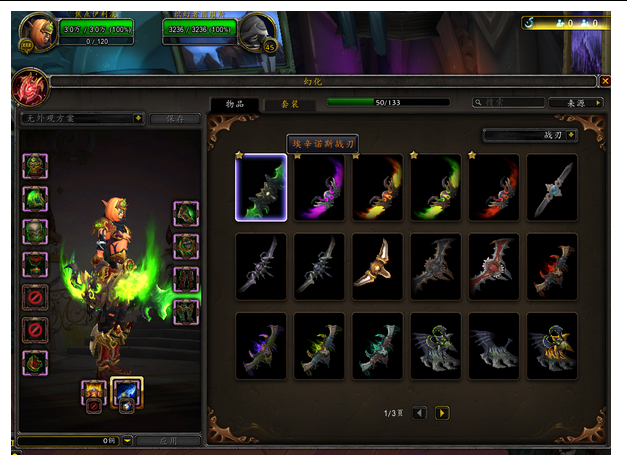Open the 来源 (Sources) filter
The image size is (627, 457).
576,102
